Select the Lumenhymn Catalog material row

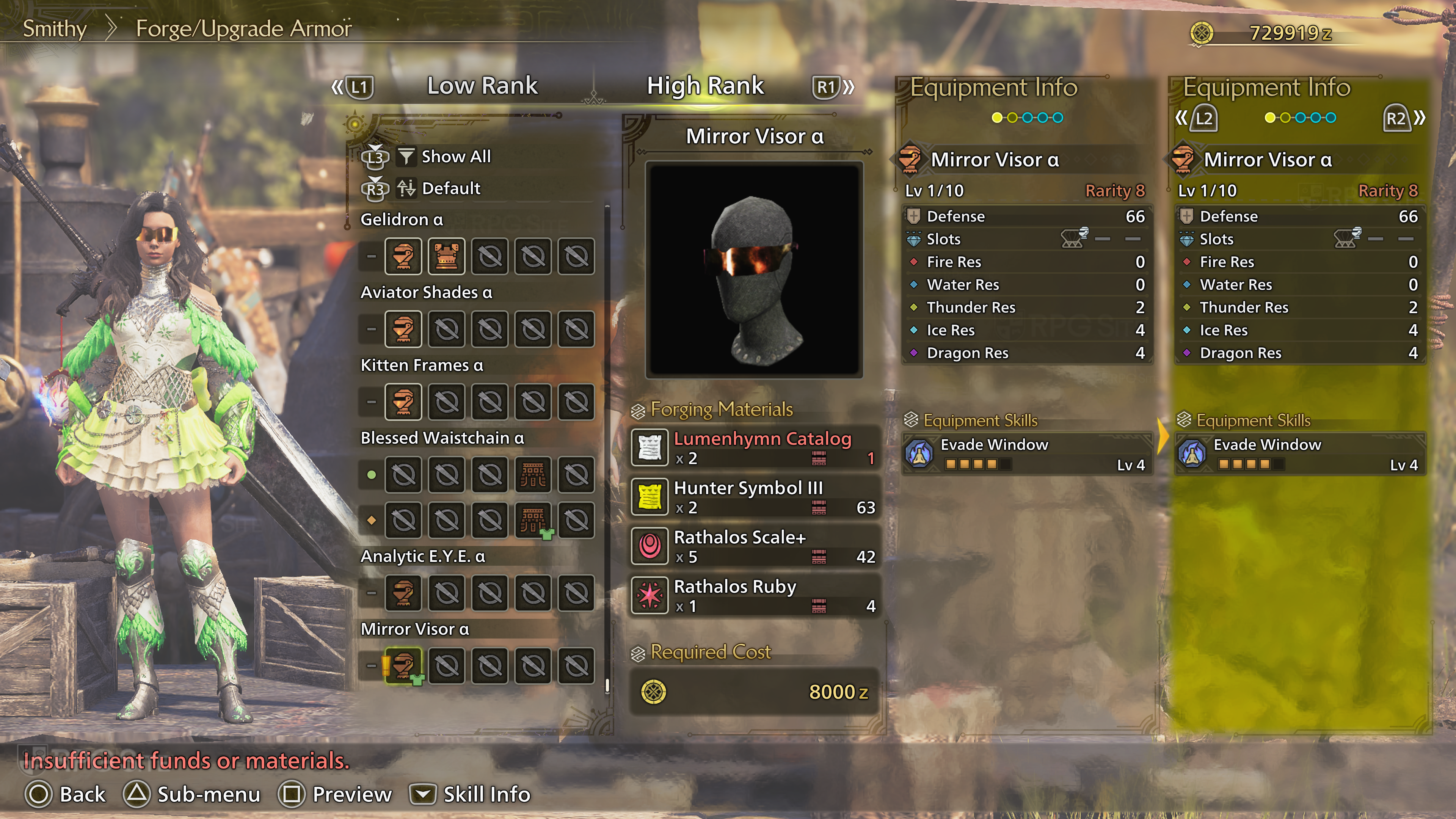tap(755, 448)
